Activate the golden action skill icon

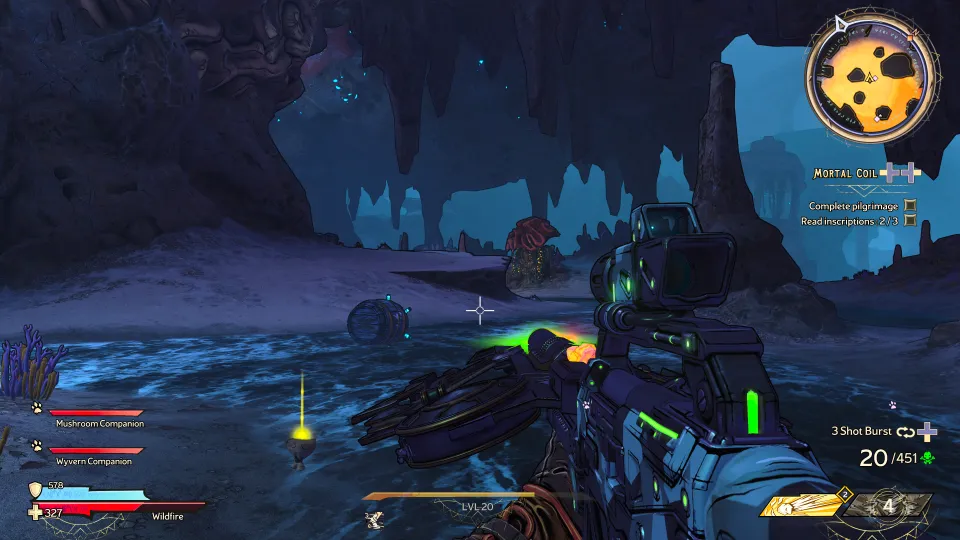click(x=800, y=507)
